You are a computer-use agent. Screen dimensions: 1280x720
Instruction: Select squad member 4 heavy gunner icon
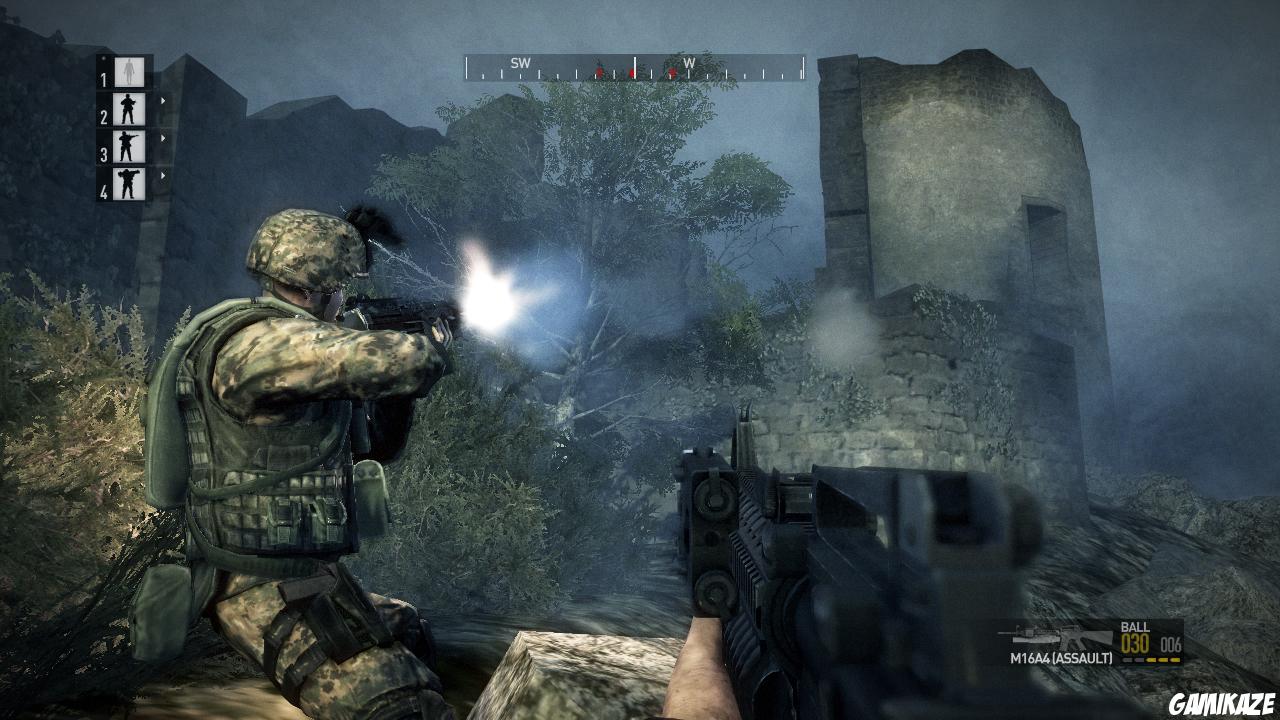(x=127, y=182)
